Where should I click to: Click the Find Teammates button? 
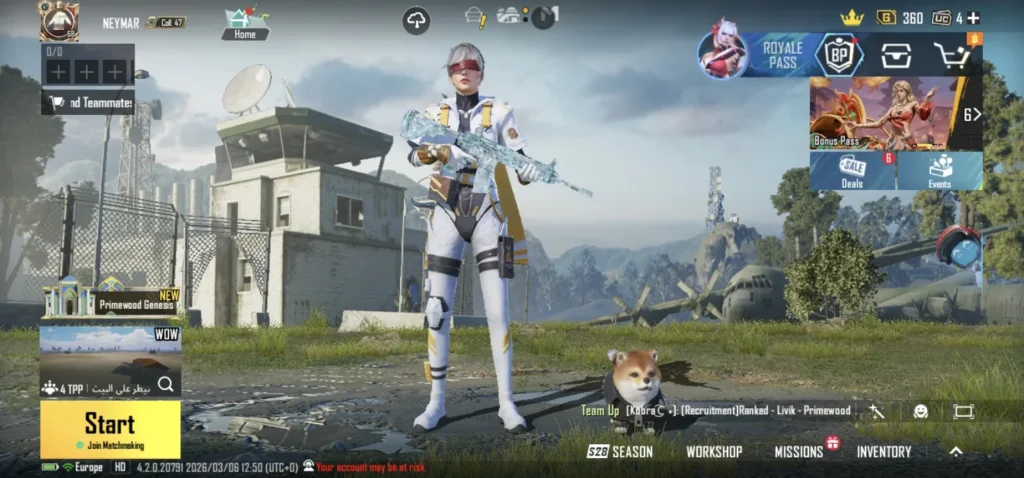point(88,103)
